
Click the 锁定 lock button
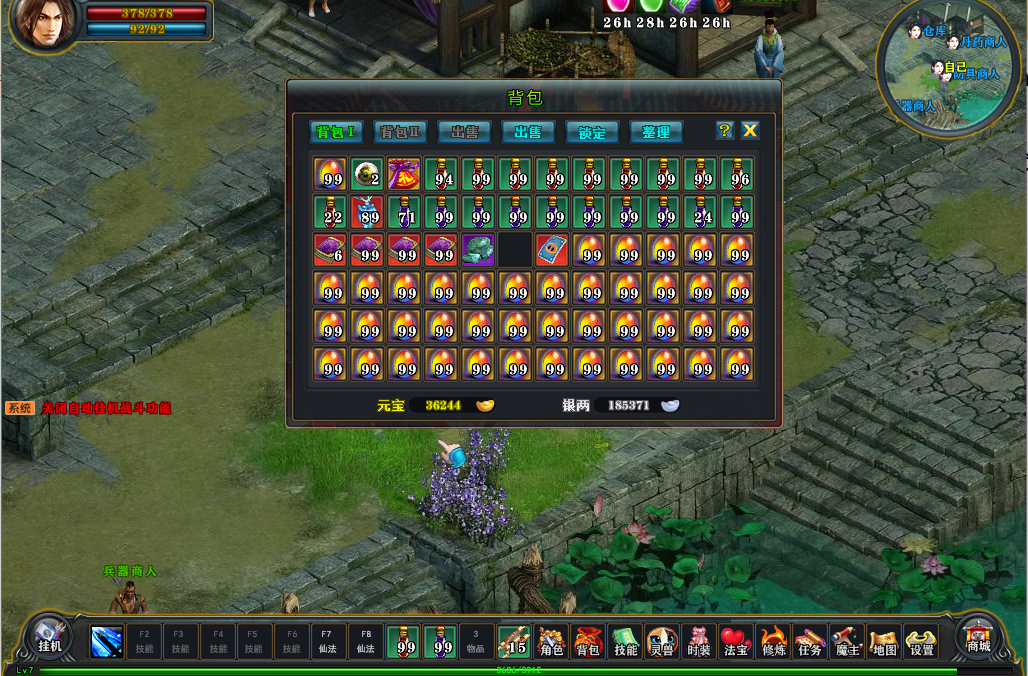(x=592, y=132)
